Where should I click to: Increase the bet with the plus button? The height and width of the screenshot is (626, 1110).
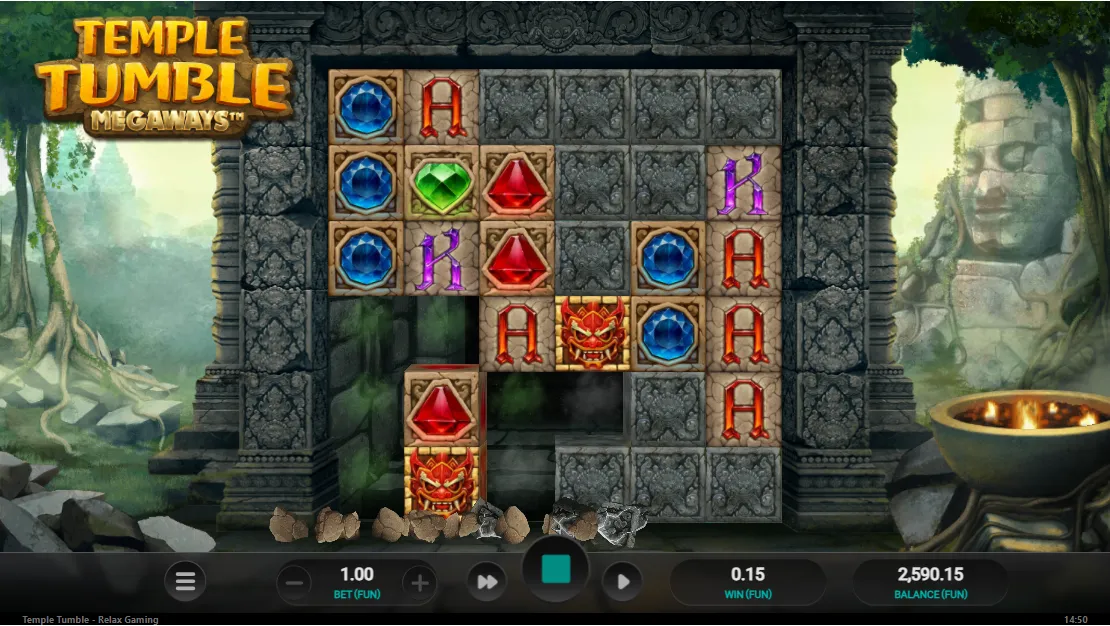[420, 582]
